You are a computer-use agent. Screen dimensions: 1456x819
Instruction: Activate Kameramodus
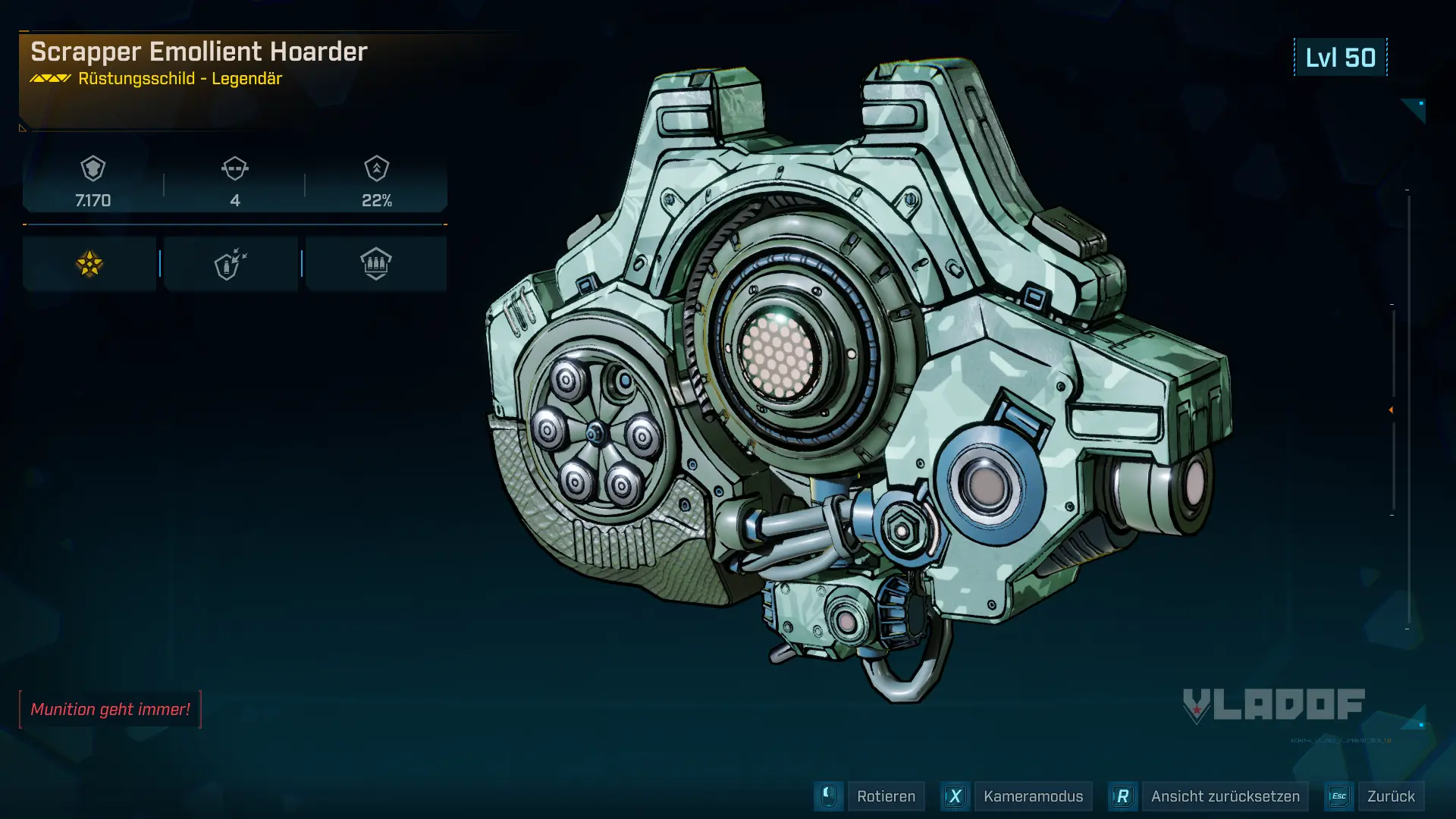[1032, 796]
